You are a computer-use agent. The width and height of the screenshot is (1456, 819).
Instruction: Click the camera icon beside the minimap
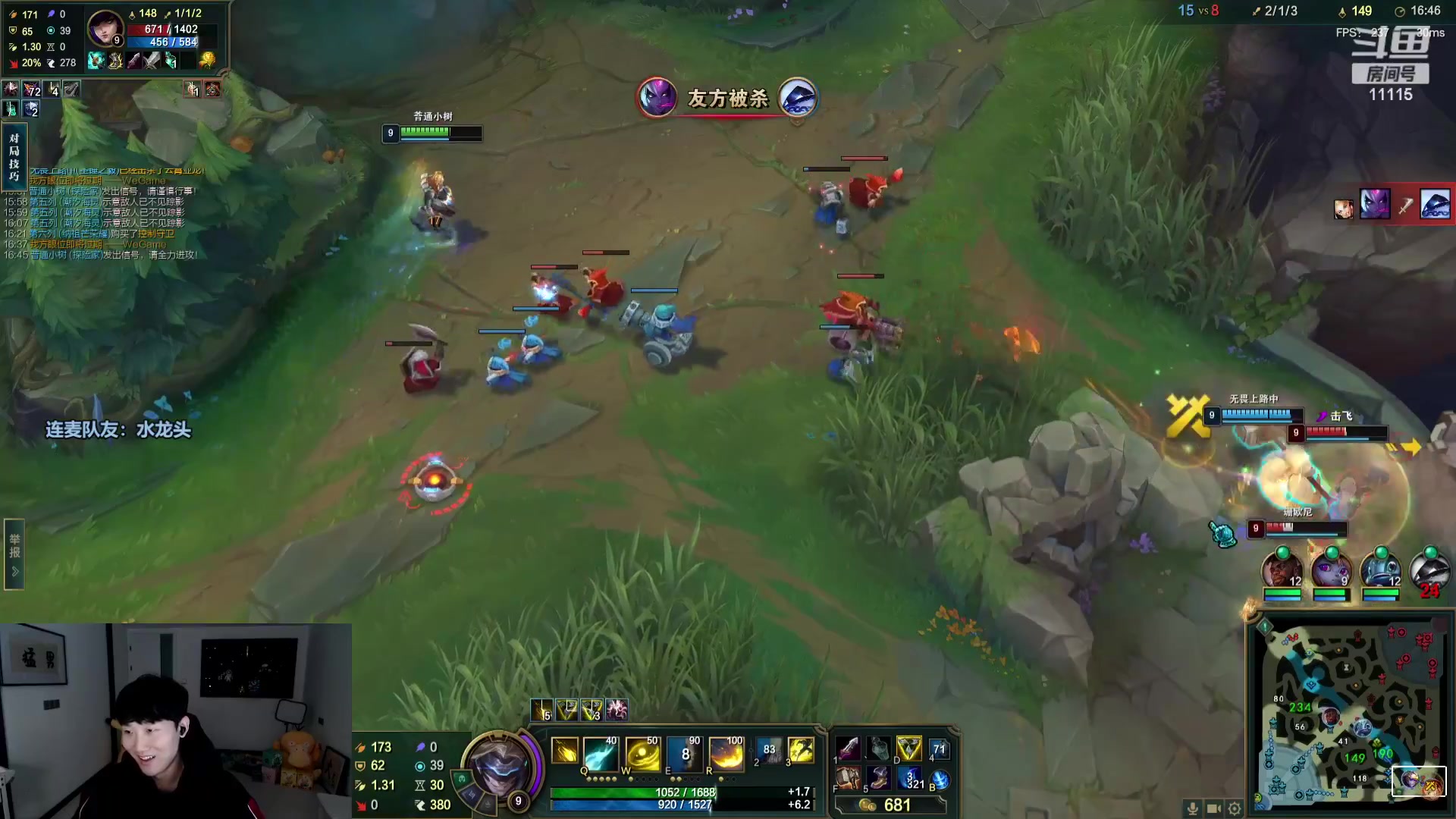(x=1213, y=808)
